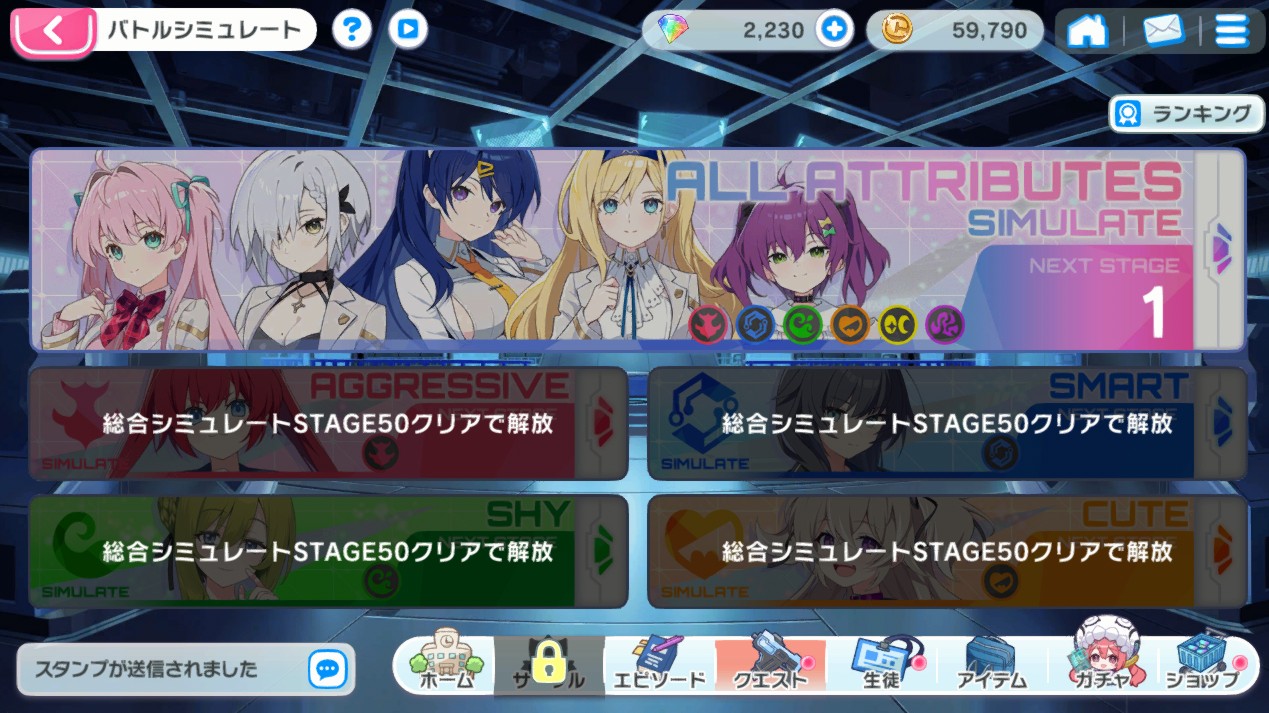Select the All Attributes Simulate banner
This screenshot has width=1269, height=713.
636,250
